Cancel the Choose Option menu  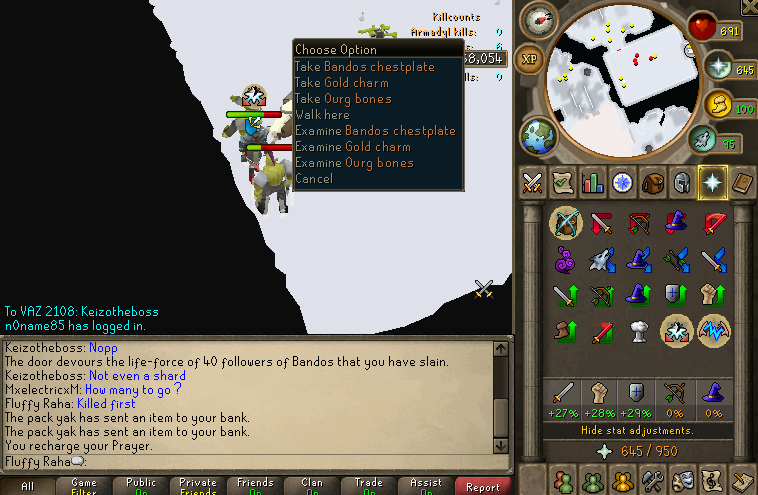click(x=314, y=179)
